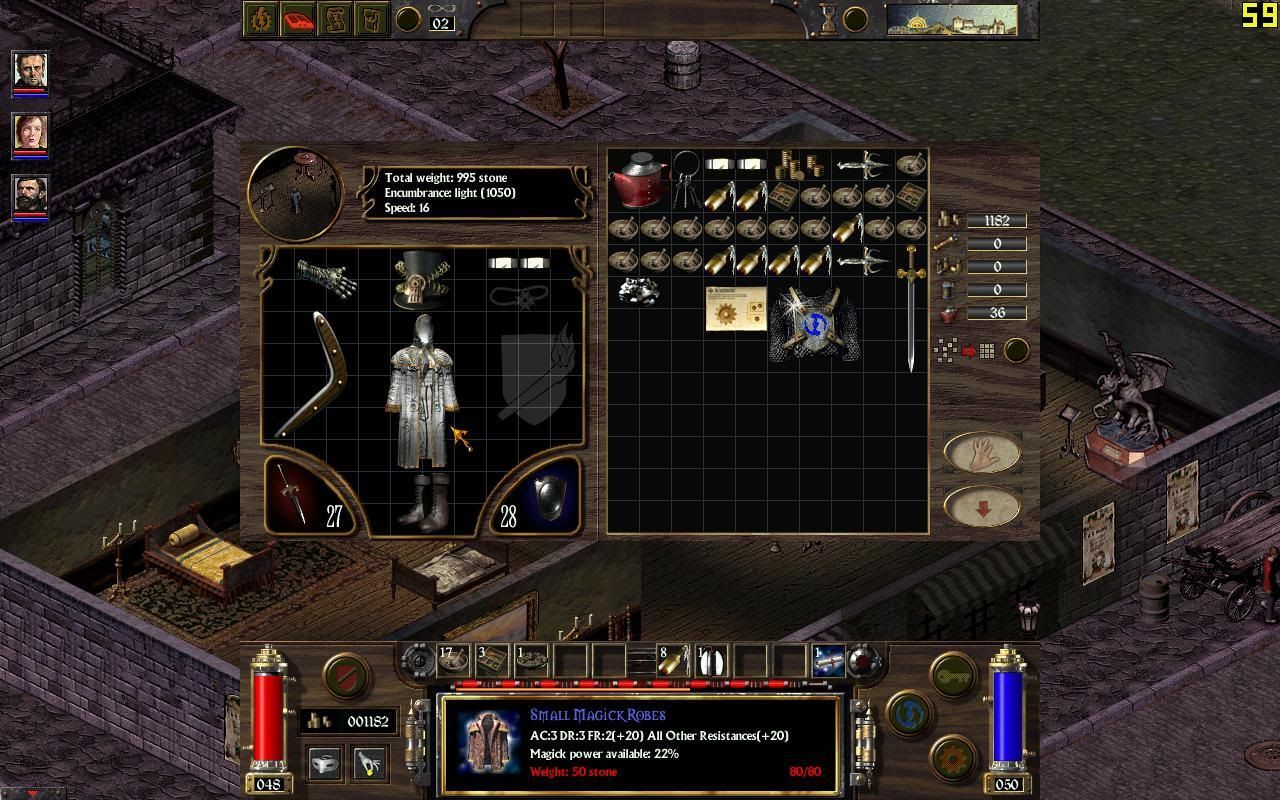
Task: Open the gear-shaped options button
Action: (953, 757)
